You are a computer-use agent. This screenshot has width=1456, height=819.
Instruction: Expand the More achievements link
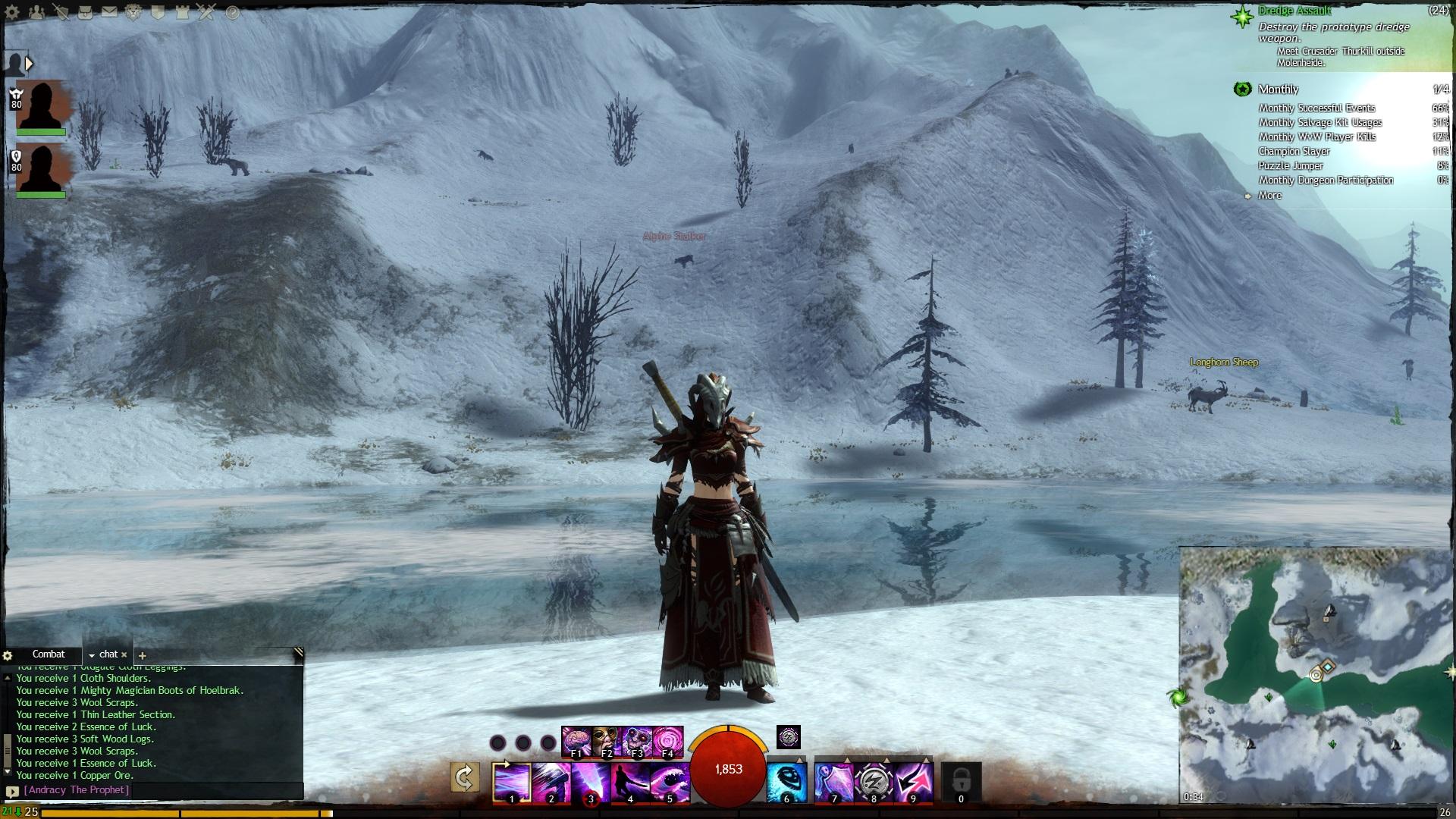[x=1269, y=196]
